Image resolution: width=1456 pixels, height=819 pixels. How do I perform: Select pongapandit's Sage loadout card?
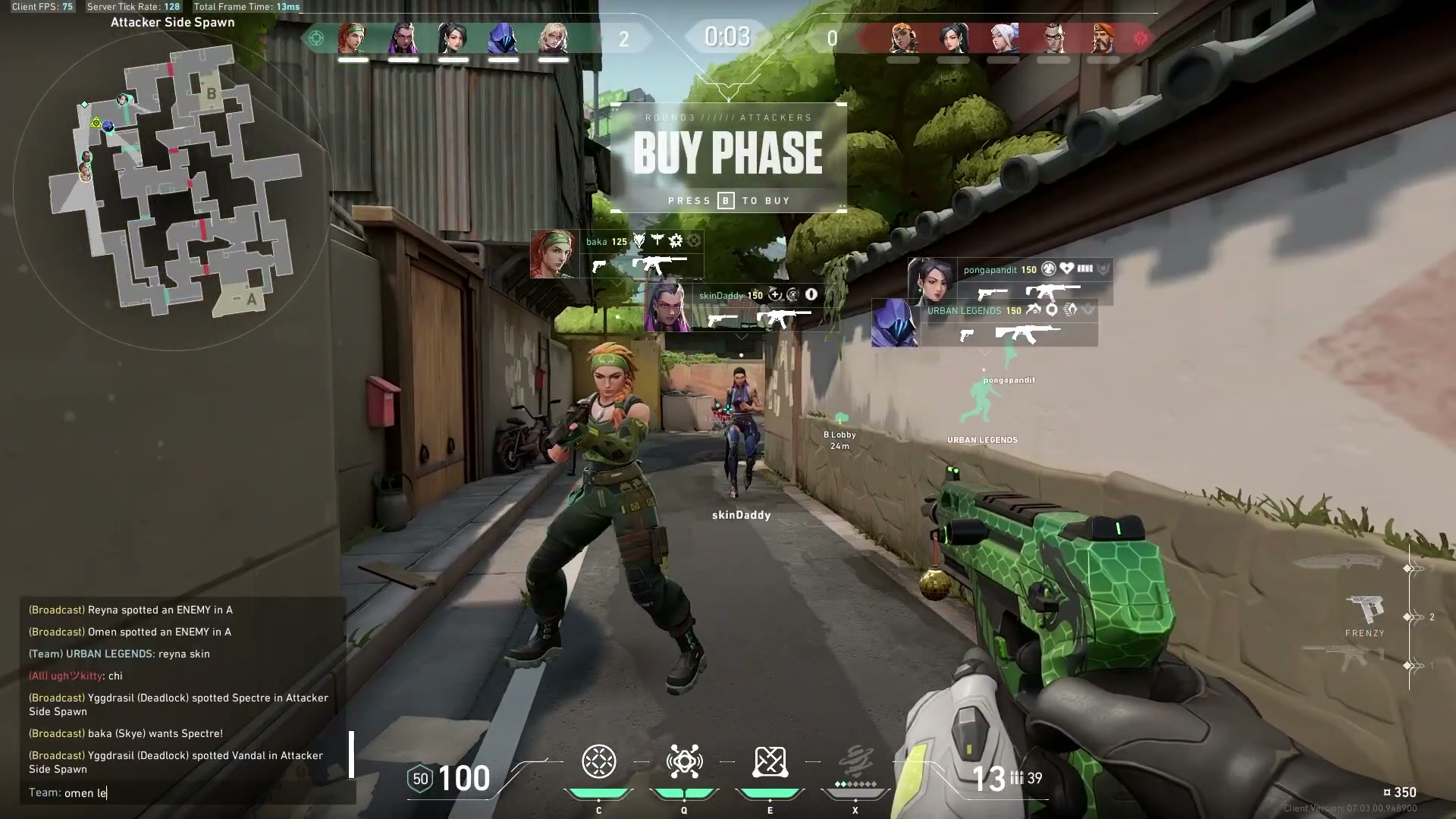point(1010,281)
